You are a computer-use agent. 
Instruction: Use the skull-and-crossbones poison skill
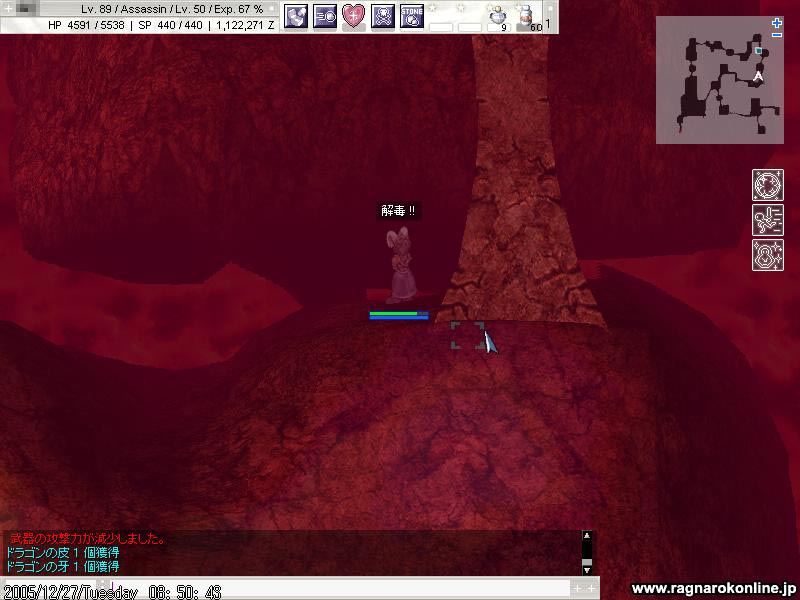click(383, 15)
